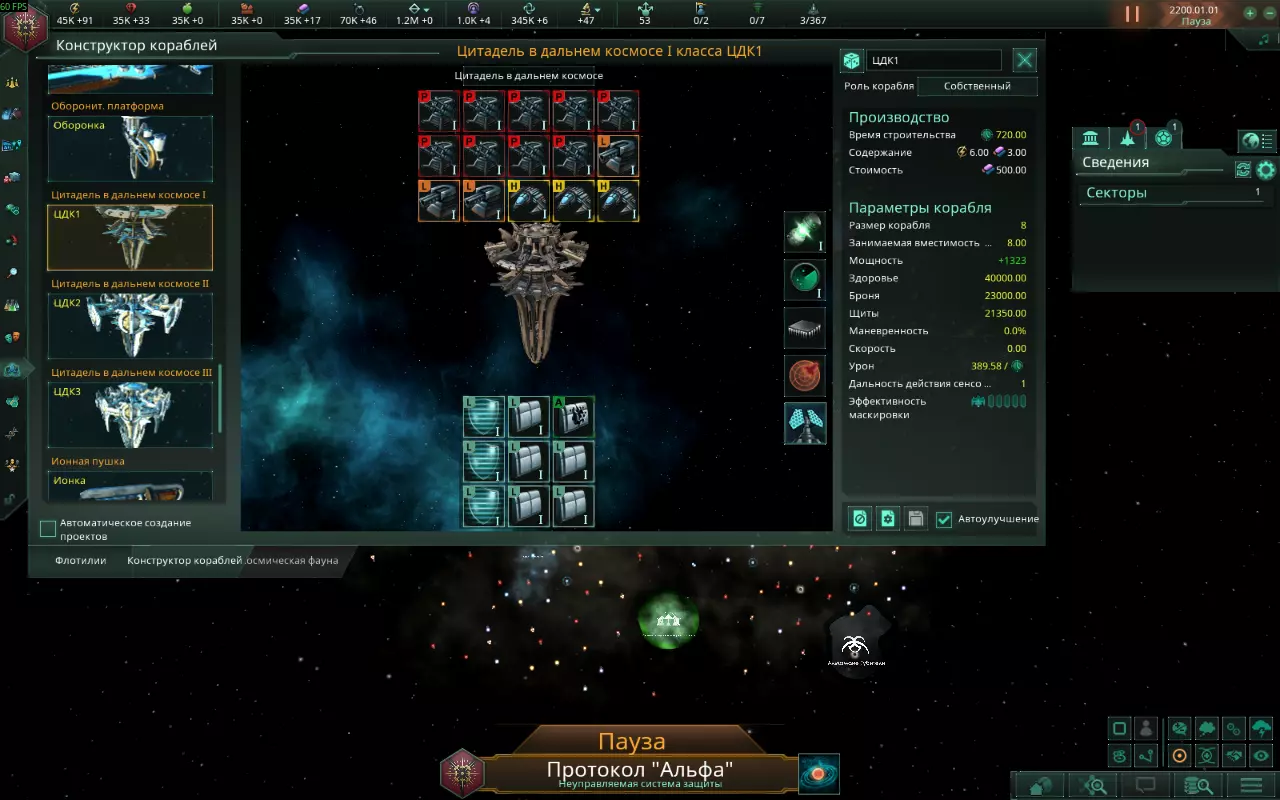The height and width of the screenshot is (800, 1280).
Task: Close the ship designer window
Action: pyautogui.click(x=1025, y=61)
